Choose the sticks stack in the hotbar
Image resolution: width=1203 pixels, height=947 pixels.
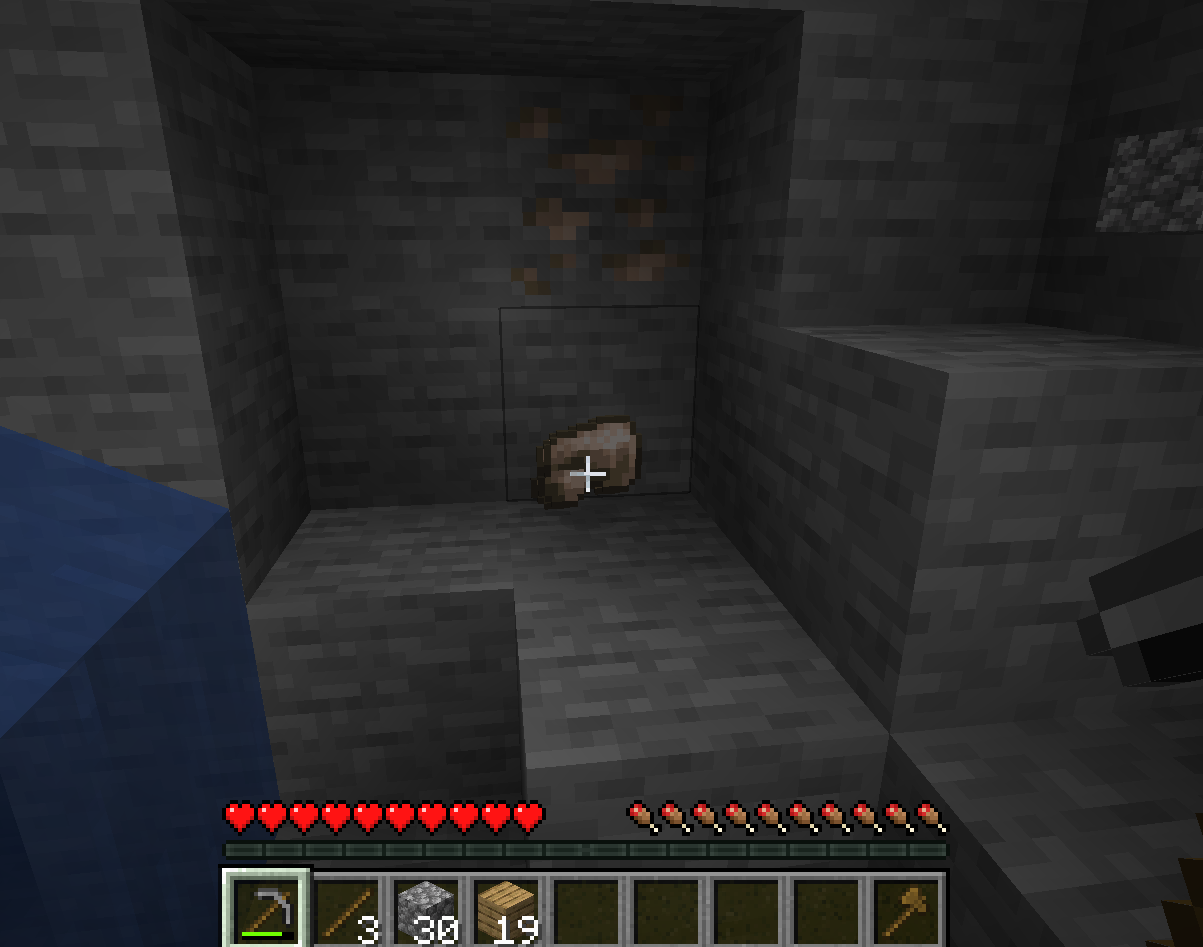(x=347, y=910)
